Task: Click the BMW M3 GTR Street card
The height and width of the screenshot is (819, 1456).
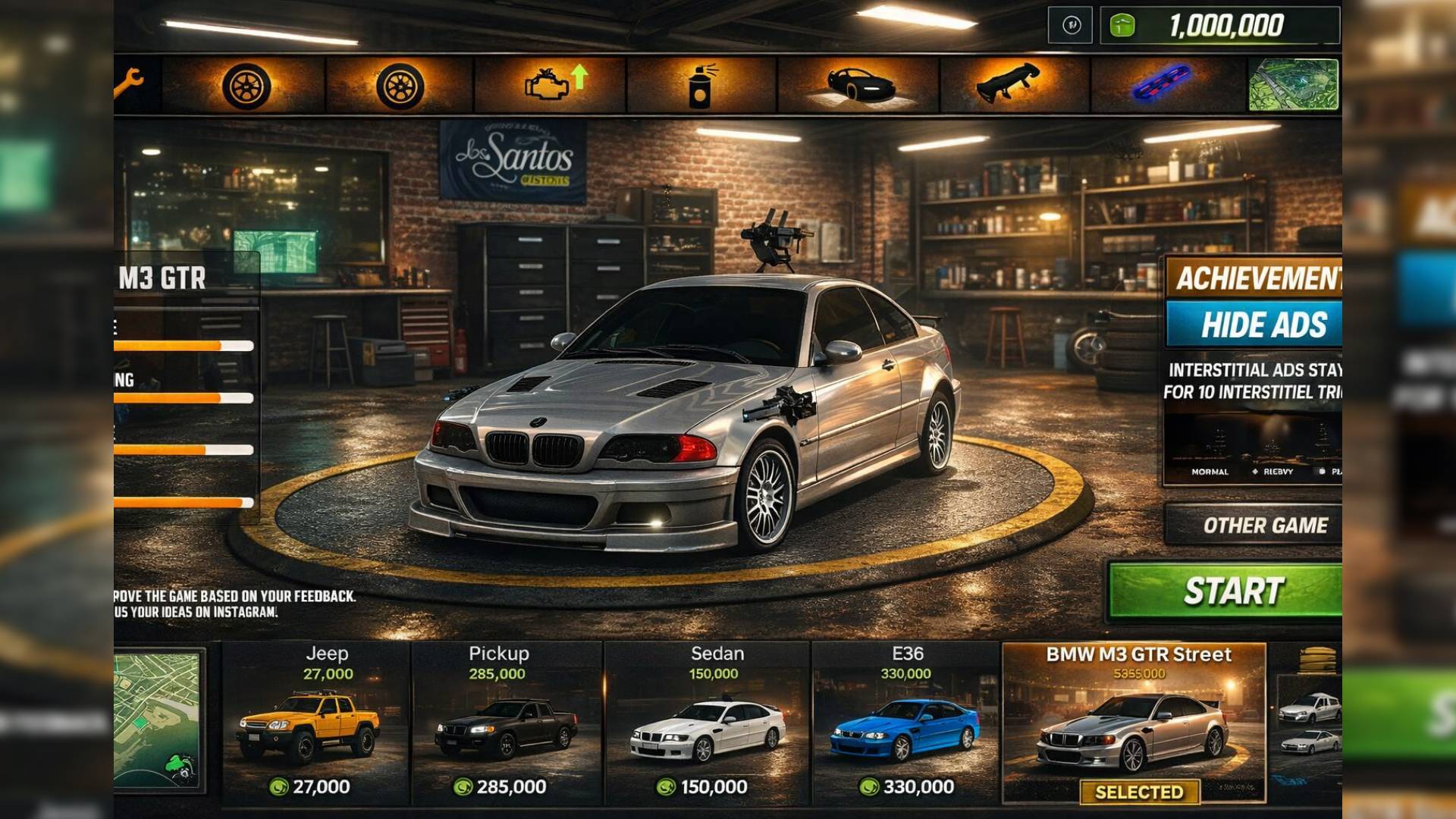Action: tap(1134, 724)
